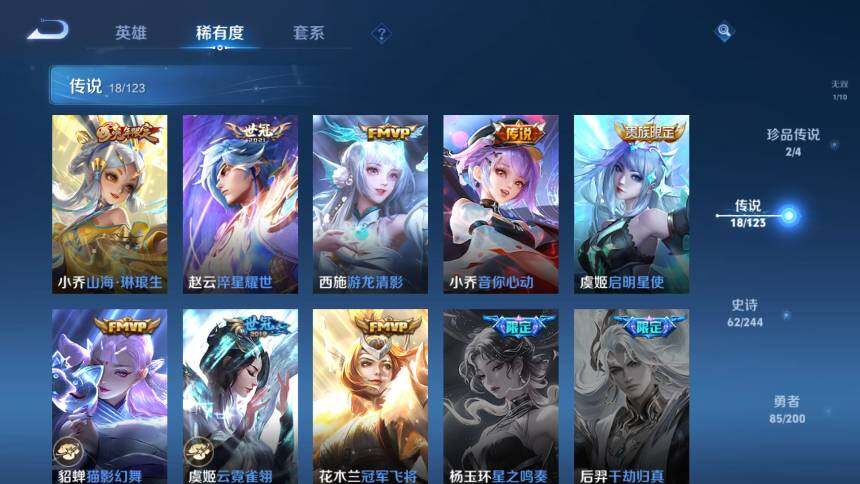Open the 套系 tab
This screenshot has height=484, width=860.
tap(308, 33)
